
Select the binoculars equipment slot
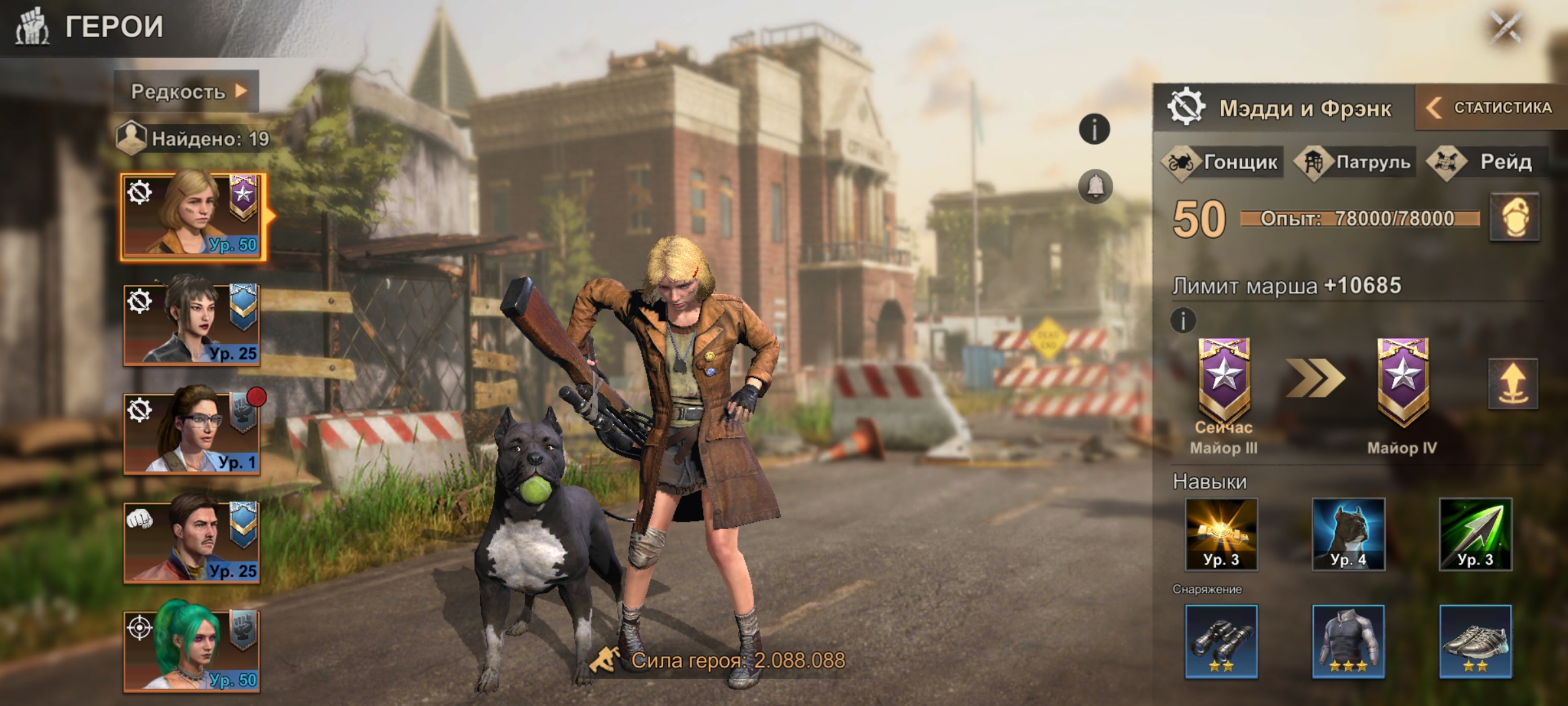point(1221,641)
